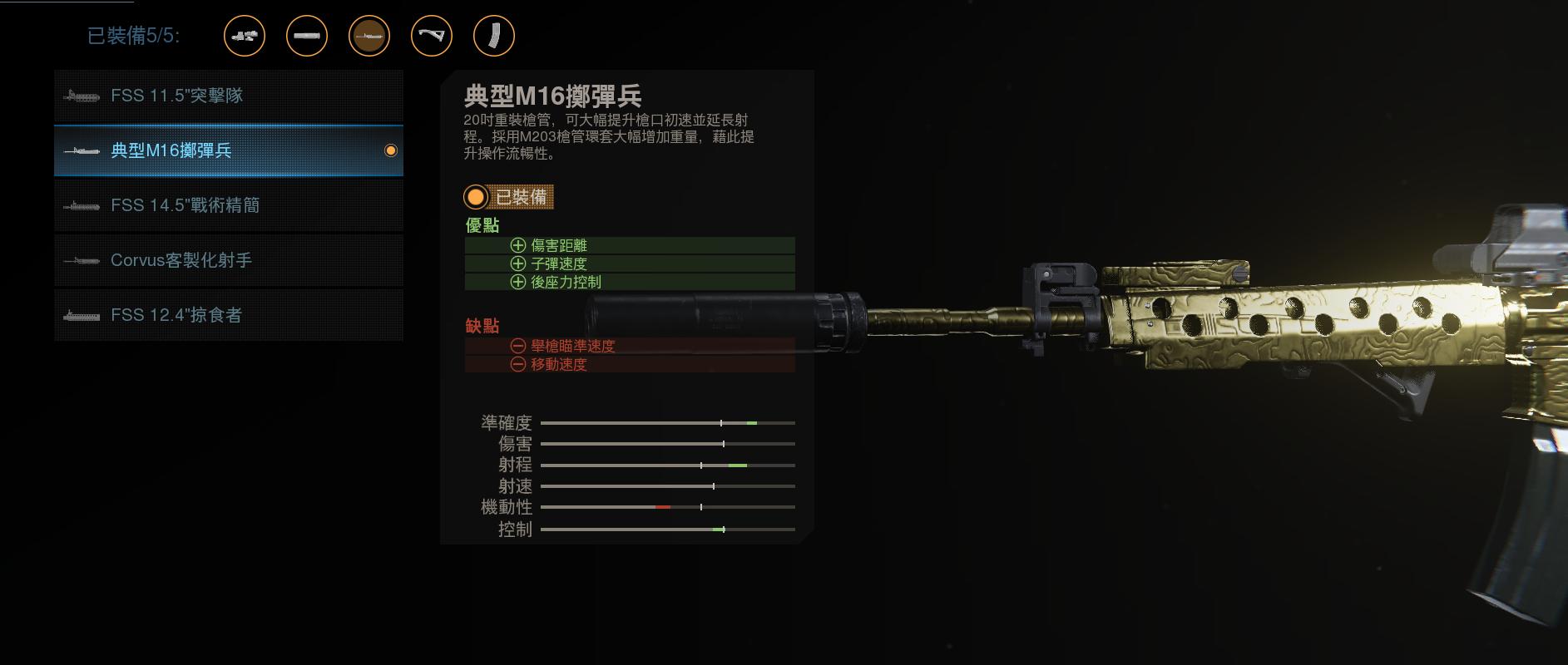The width and height of the screenshot is (1568, 665).
Task: Click the plus icon beside 傷害距離 advantage
Action: pos(519,245)
